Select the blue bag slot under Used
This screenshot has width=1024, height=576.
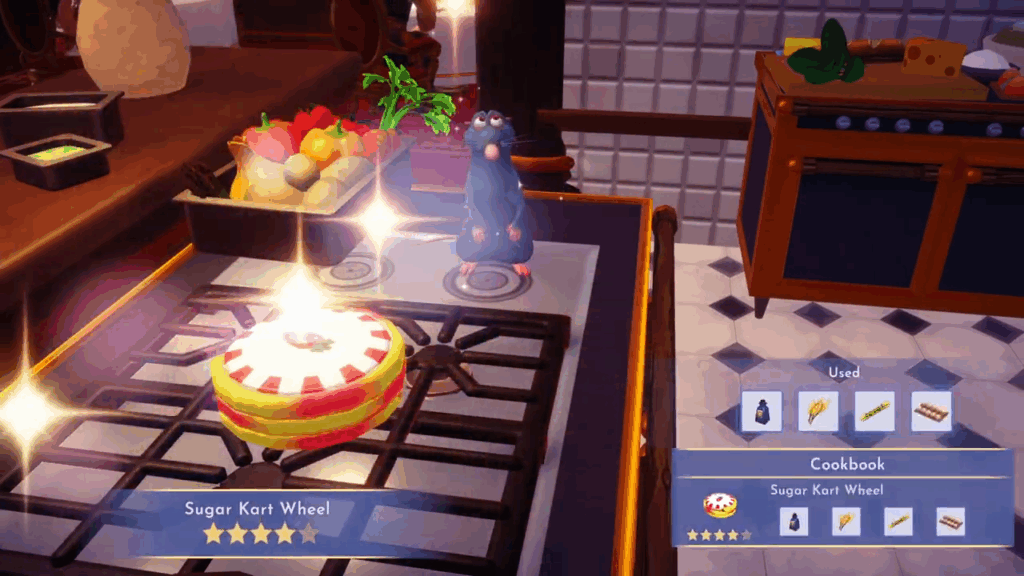pyautogui.click(x=761, y=411)
